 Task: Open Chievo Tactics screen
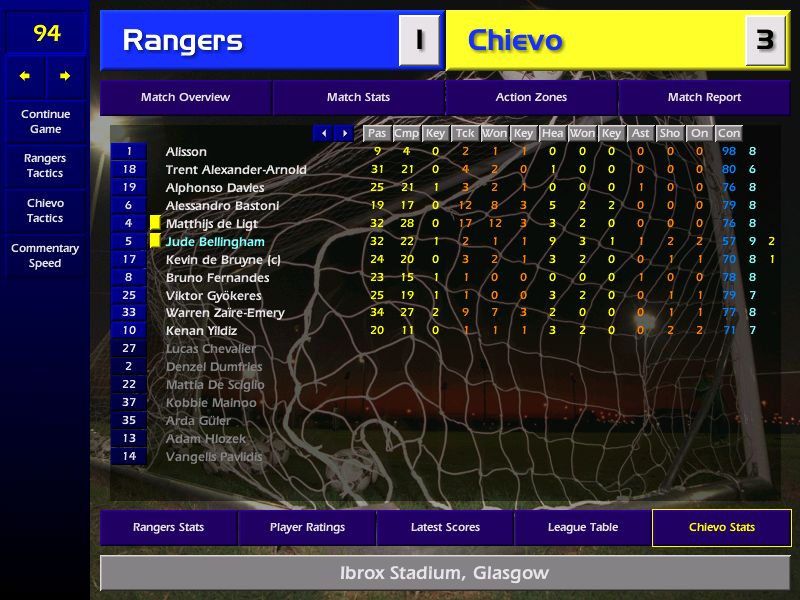(45, 211)
